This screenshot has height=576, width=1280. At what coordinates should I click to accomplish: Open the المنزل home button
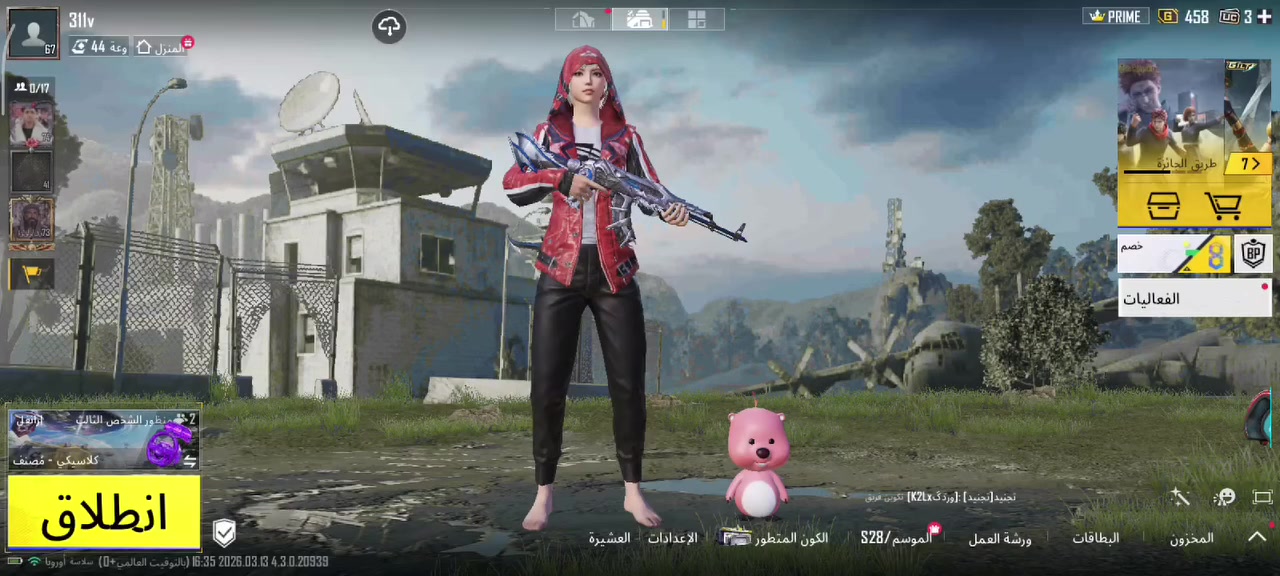pyautogui.click(x=160, y=47)
